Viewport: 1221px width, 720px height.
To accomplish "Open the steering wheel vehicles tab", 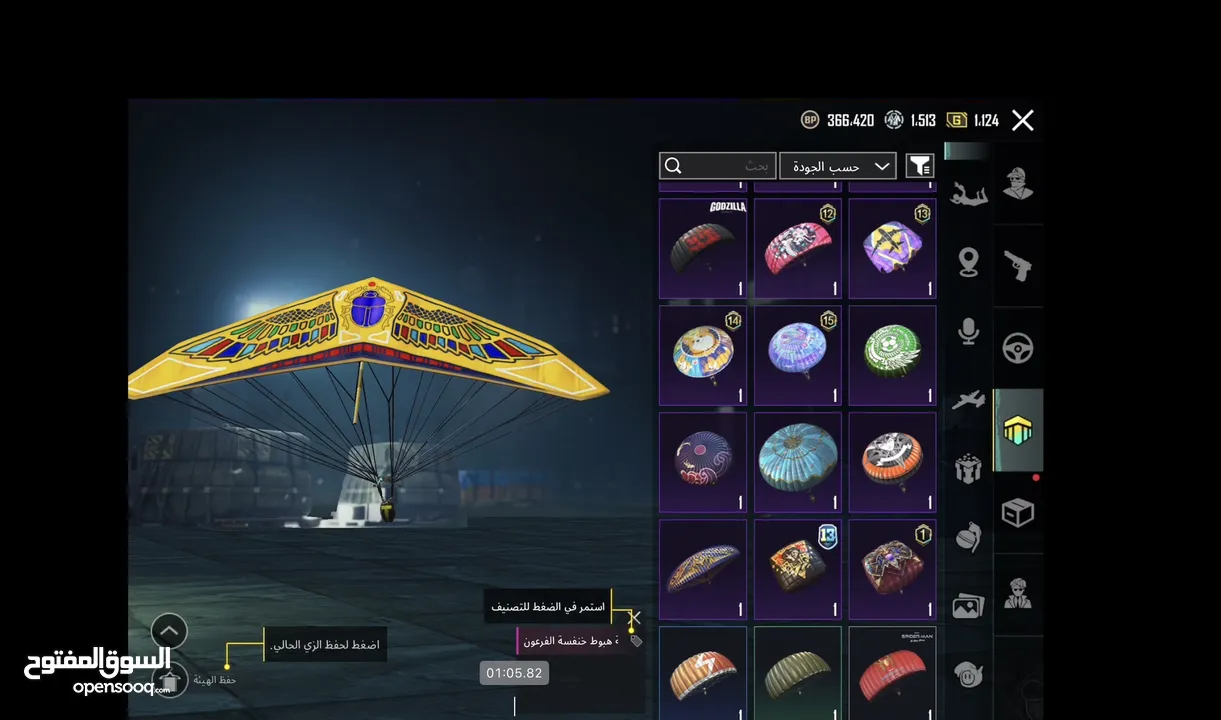I will [1018, 348].
